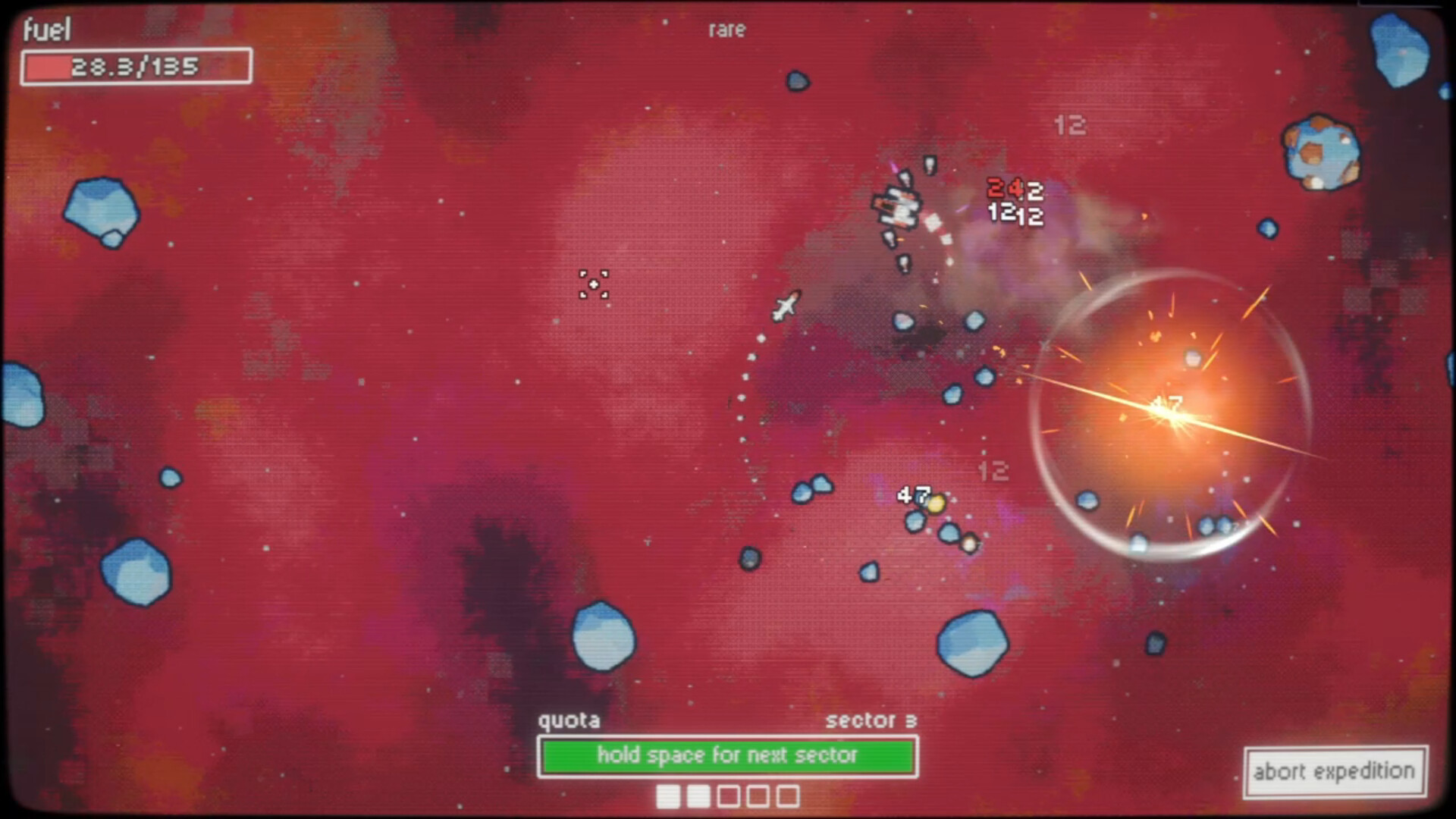Click the crosshair reticle on the map
This screenshot has width=1456, height=819.
point(593,284)
